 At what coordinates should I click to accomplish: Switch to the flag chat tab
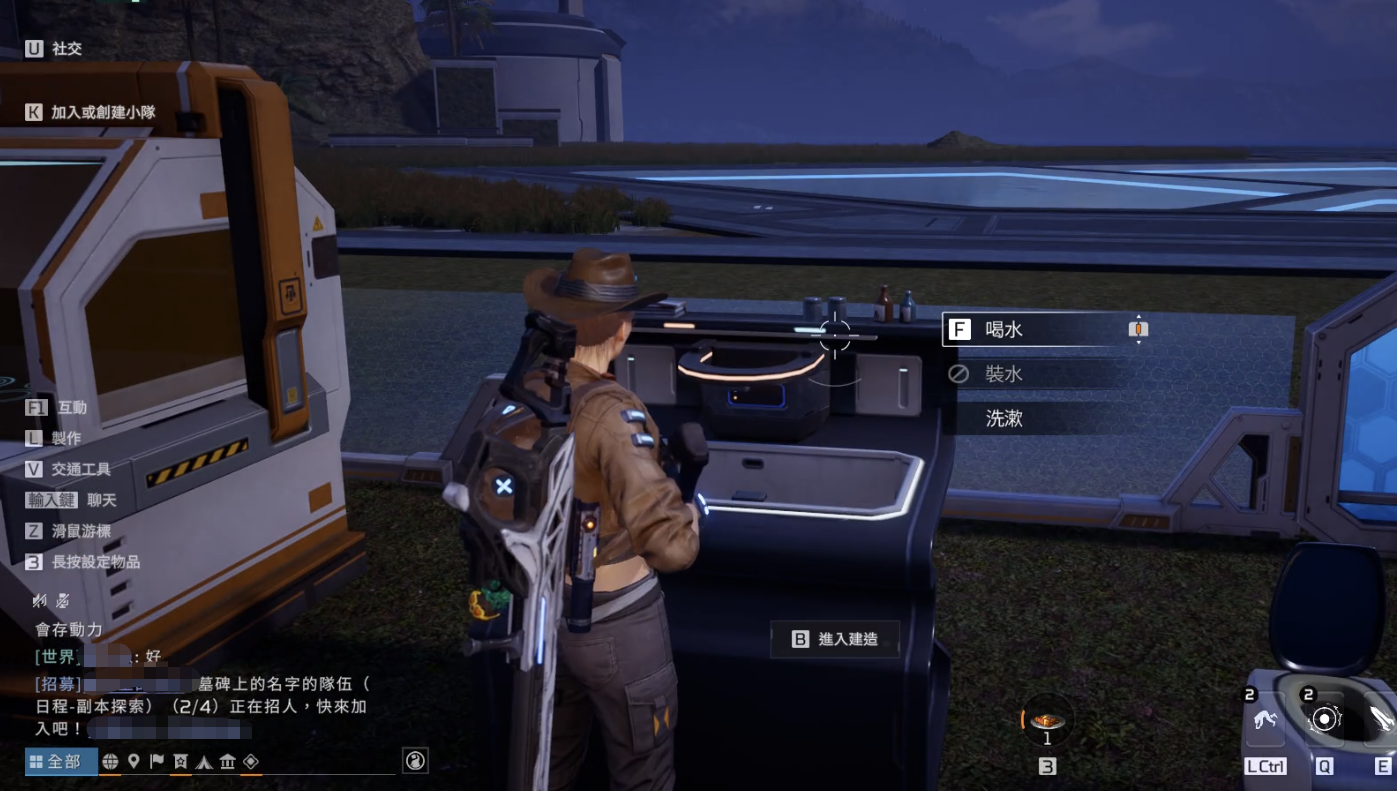pos(157,762)
